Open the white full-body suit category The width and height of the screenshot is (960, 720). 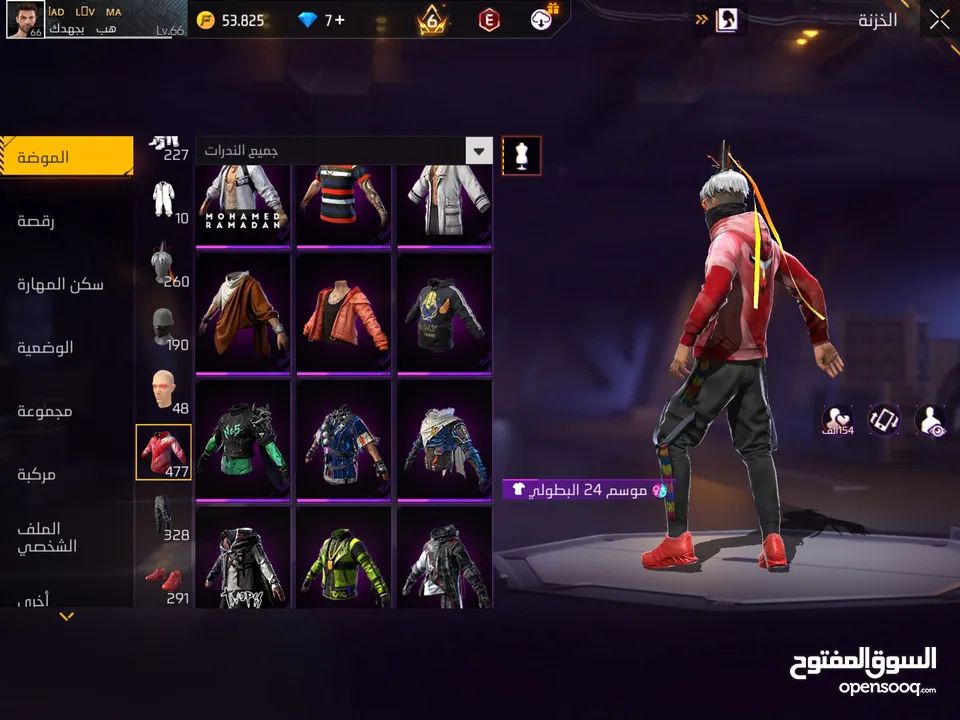pyautogui.click(x=163, y=200)
